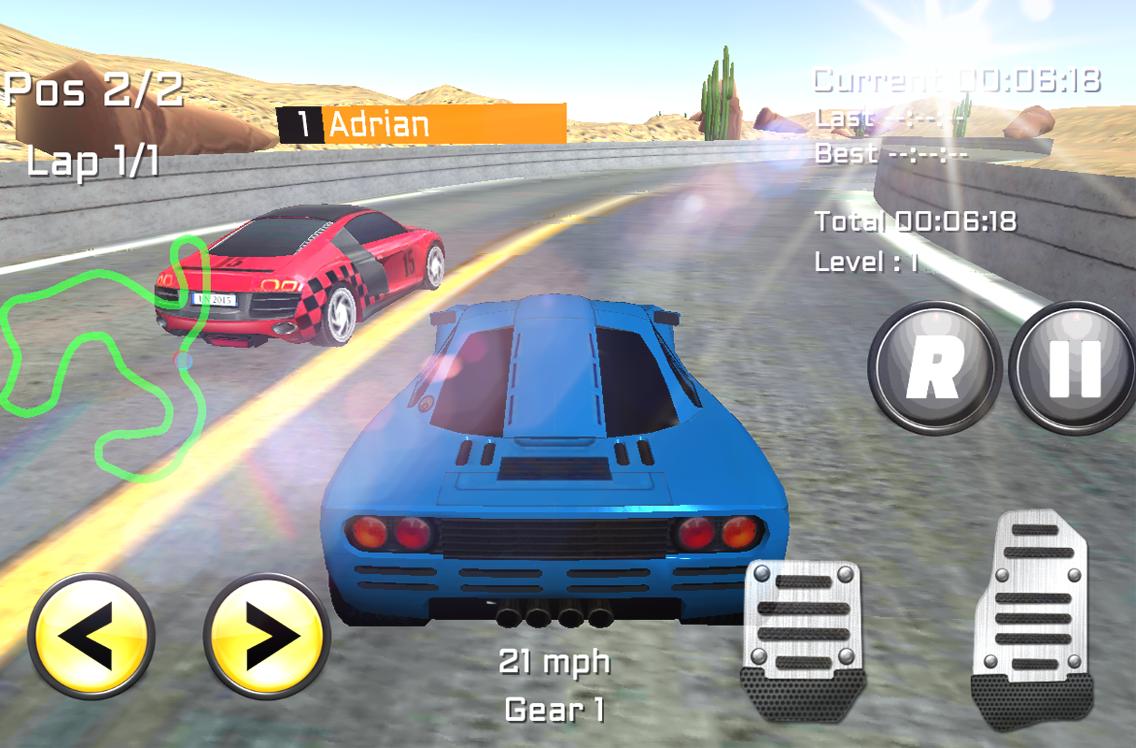Steer left with the yellow left arrow

pos(91,636)
